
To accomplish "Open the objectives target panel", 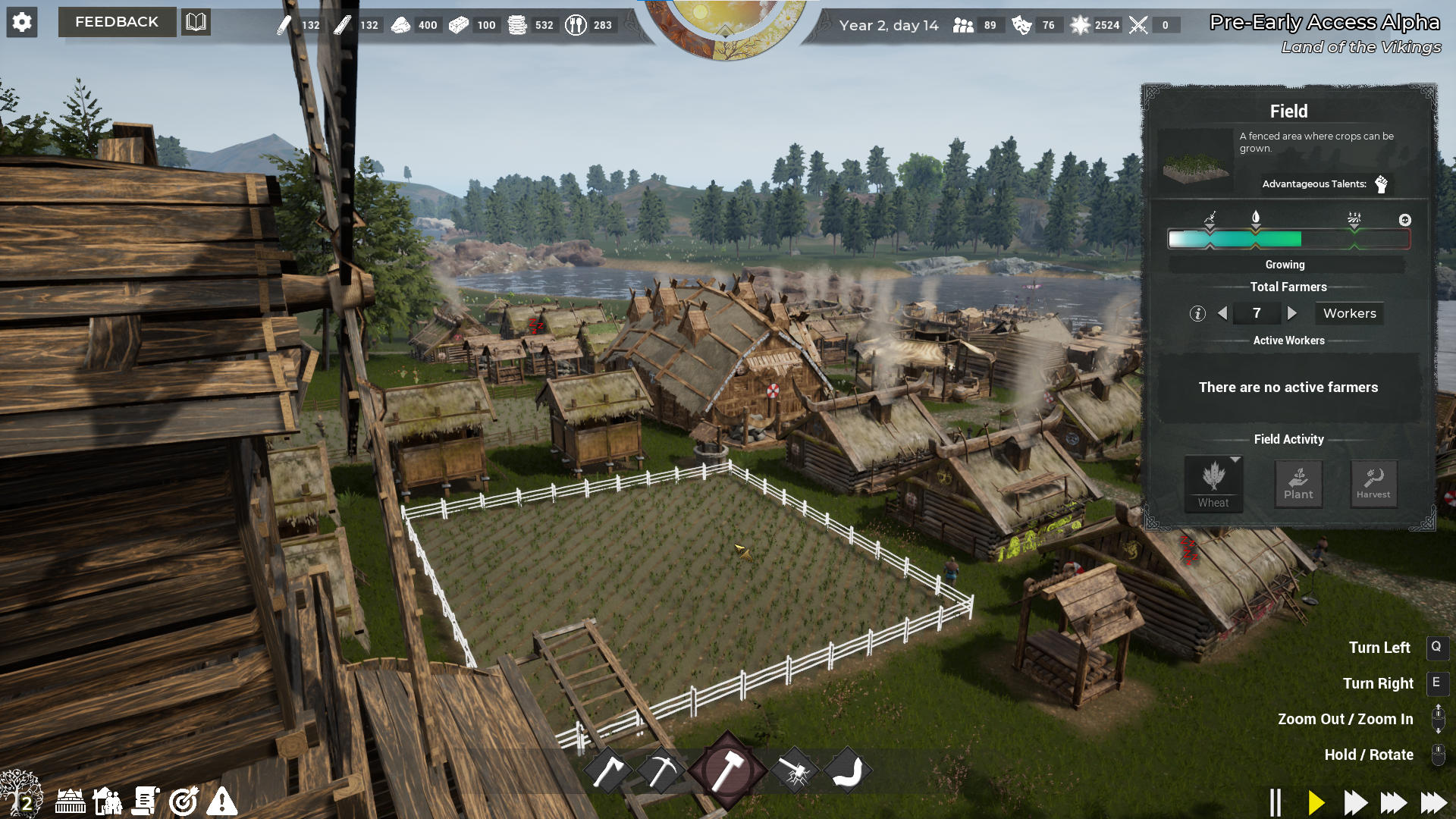I will point(183,802).
